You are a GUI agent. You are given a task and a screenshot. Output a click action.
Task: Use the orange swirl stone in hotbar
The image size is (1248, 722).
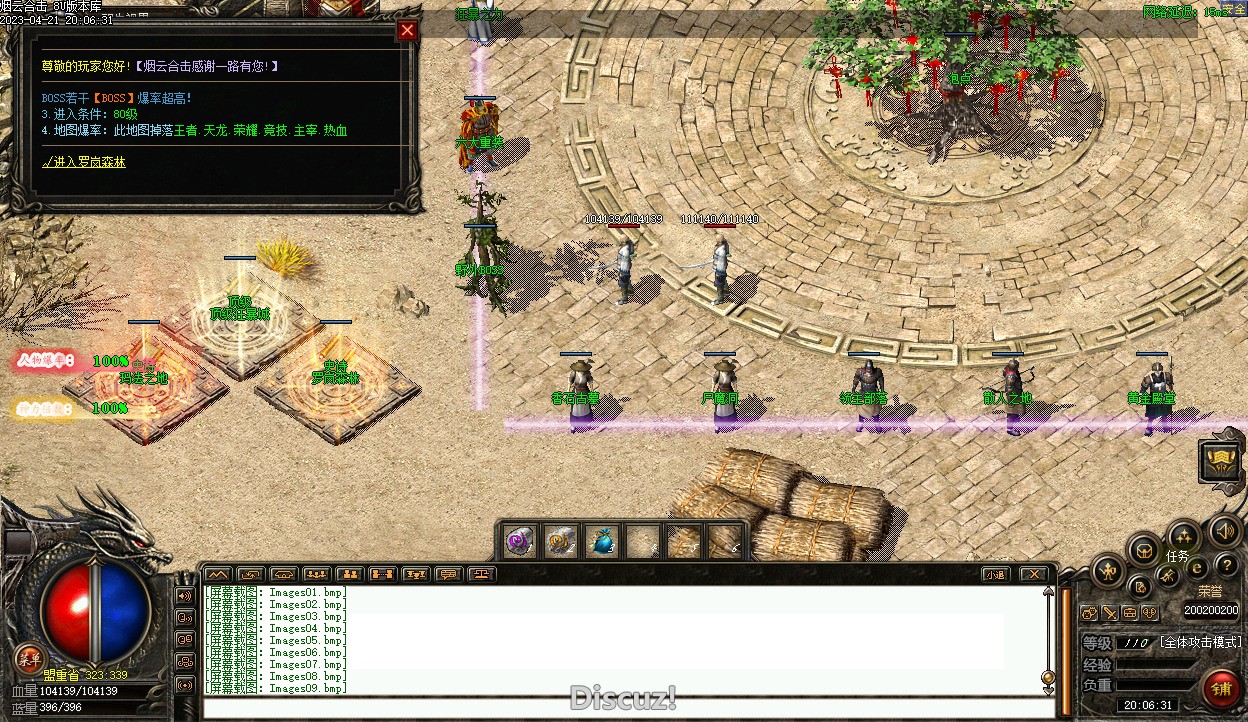[559, 542]
